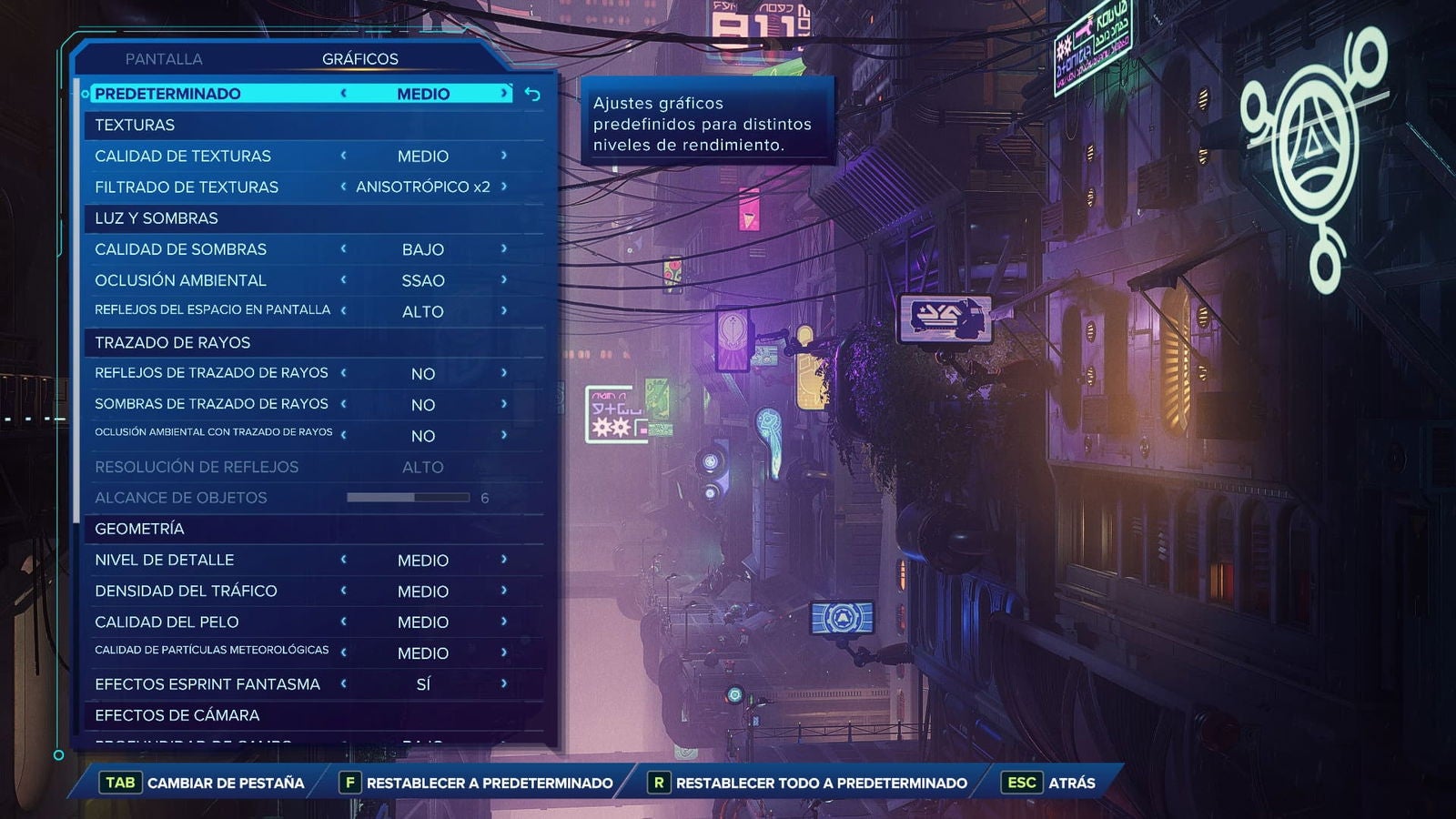The image size is (1456, 819).
Task: Click the right chevron for NIVEL DE DETALLE
Action: pos(502,560)
